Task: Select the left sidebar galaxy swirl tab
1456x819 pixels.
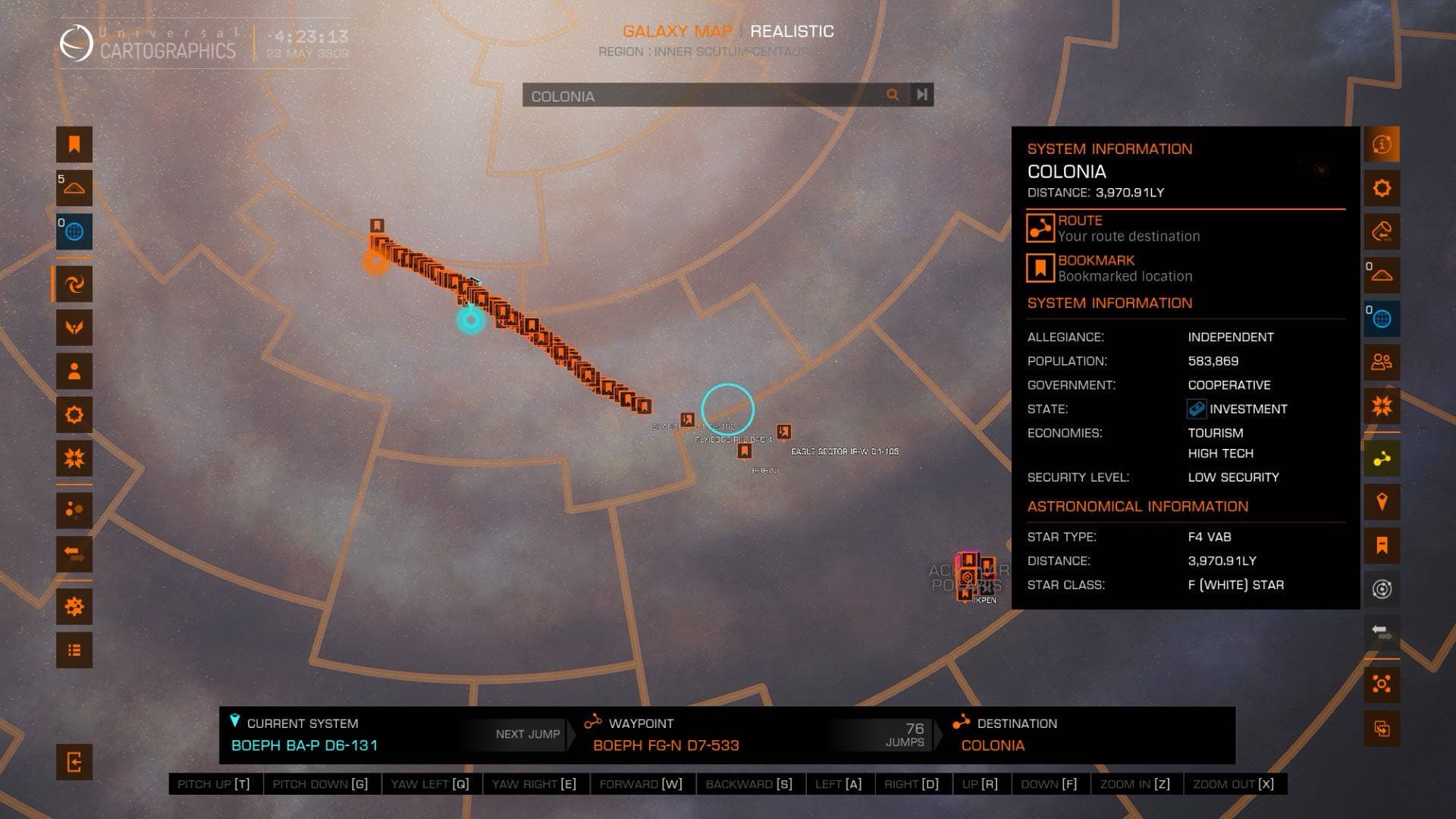Action: tap(74, 284)
